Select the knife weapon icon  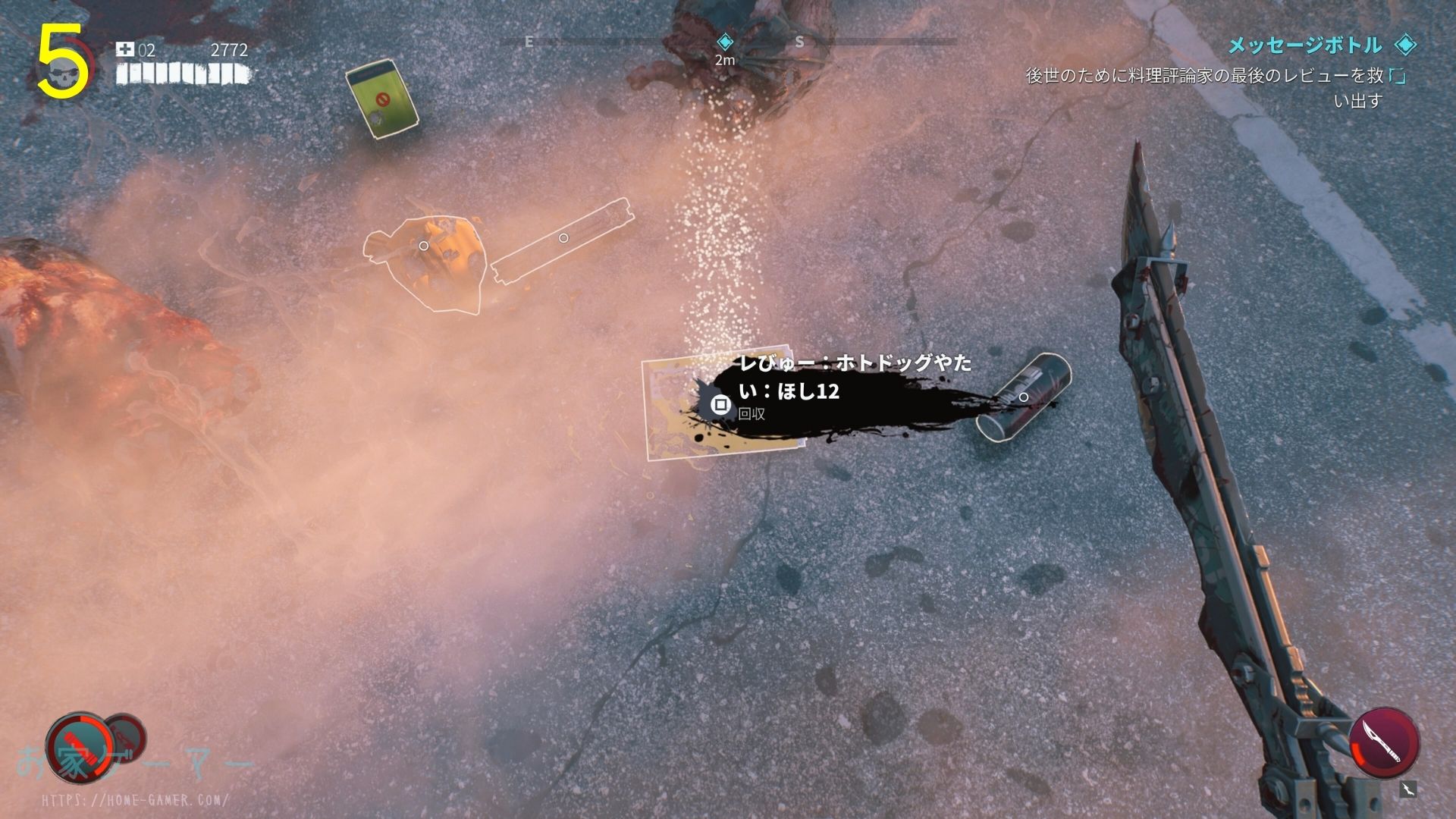click(1384, 742)
